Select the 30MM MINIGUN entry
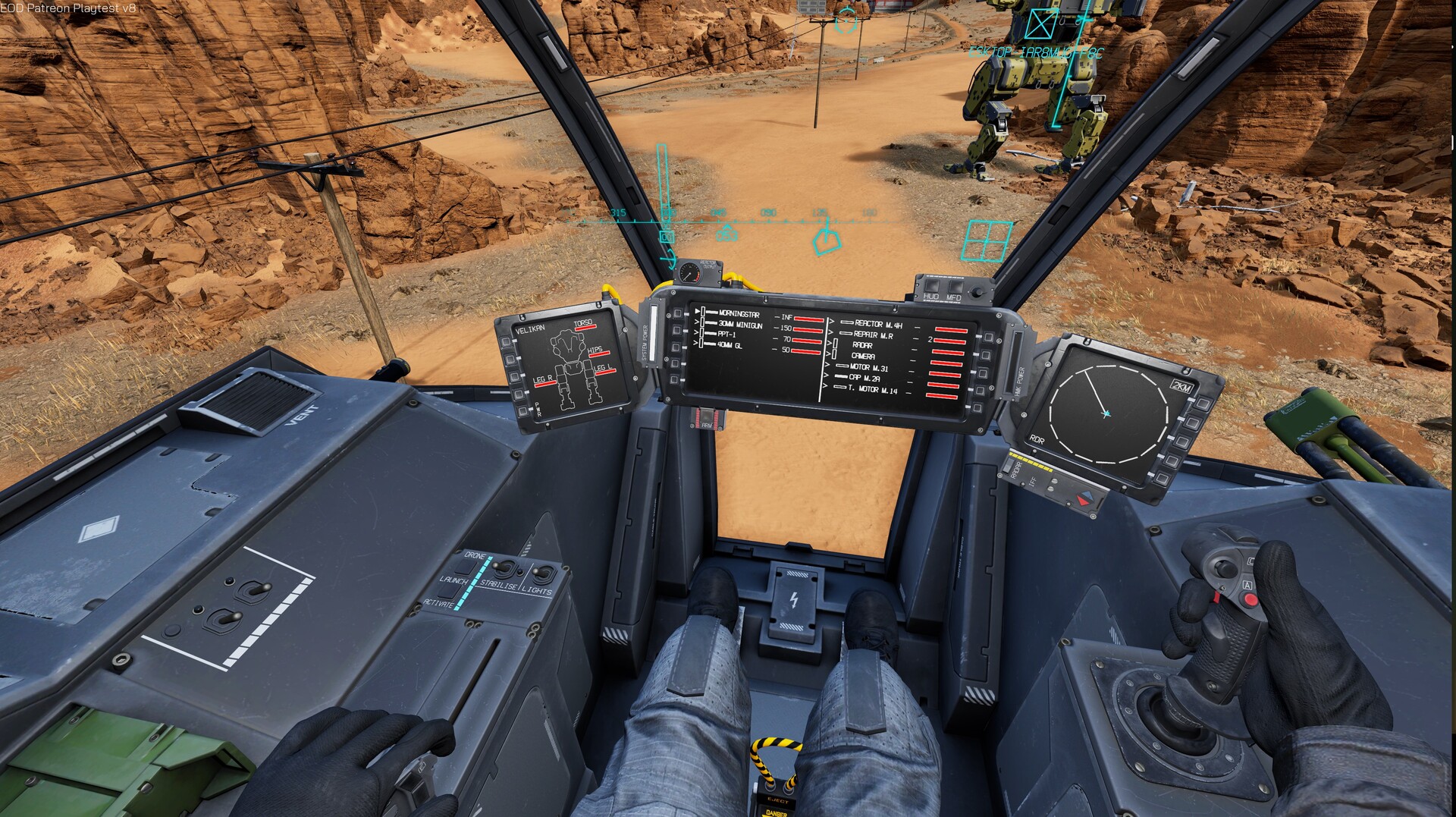 pyautogui.click(x=741, y=325)
